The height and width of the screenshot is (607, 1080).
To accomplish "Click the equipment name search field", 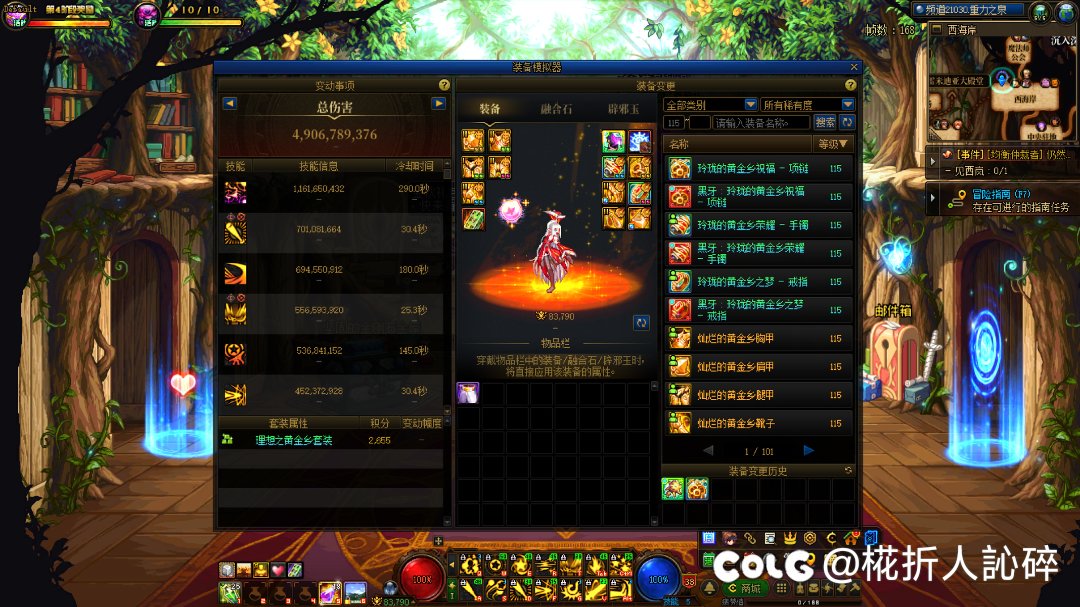I will click(762, 122).
